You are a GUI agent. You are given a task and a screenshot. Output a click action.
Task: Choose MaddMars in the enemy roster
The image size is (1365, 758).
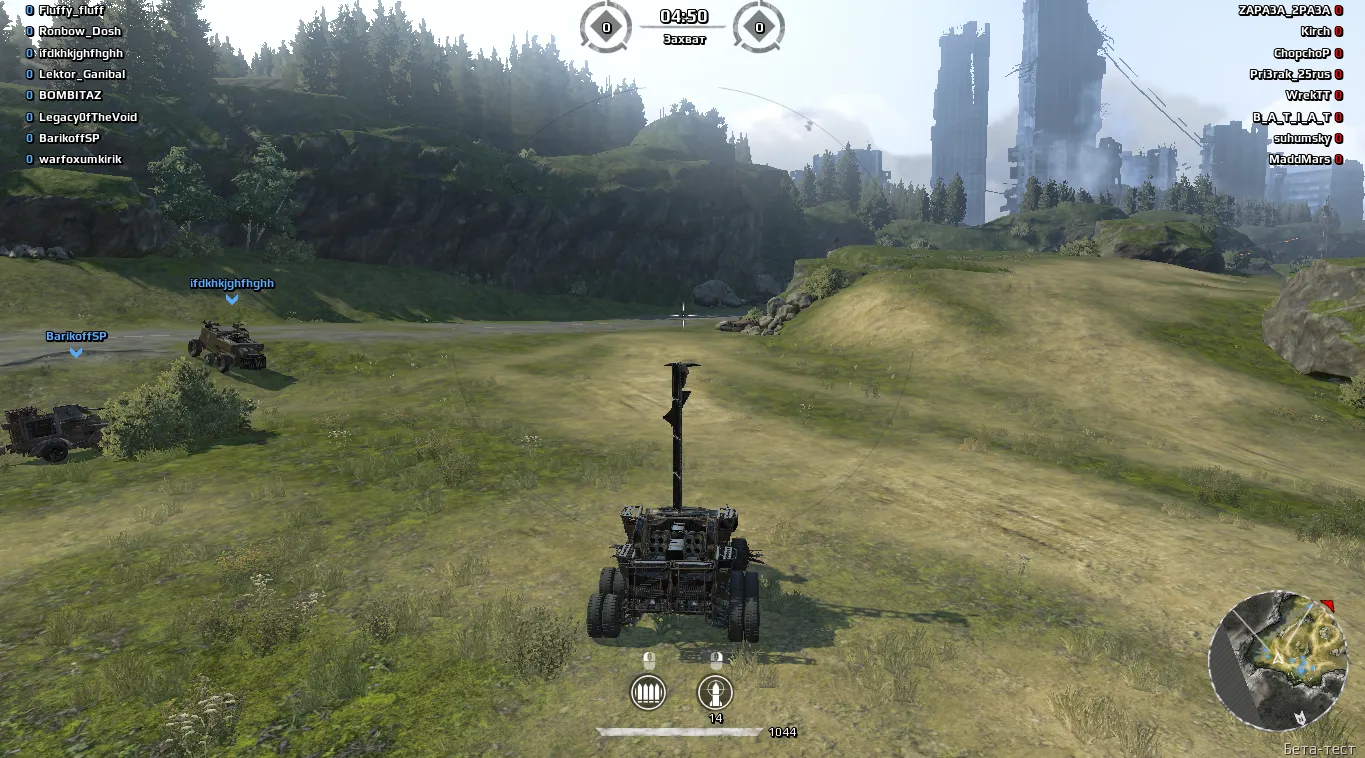coord(1299,159)
